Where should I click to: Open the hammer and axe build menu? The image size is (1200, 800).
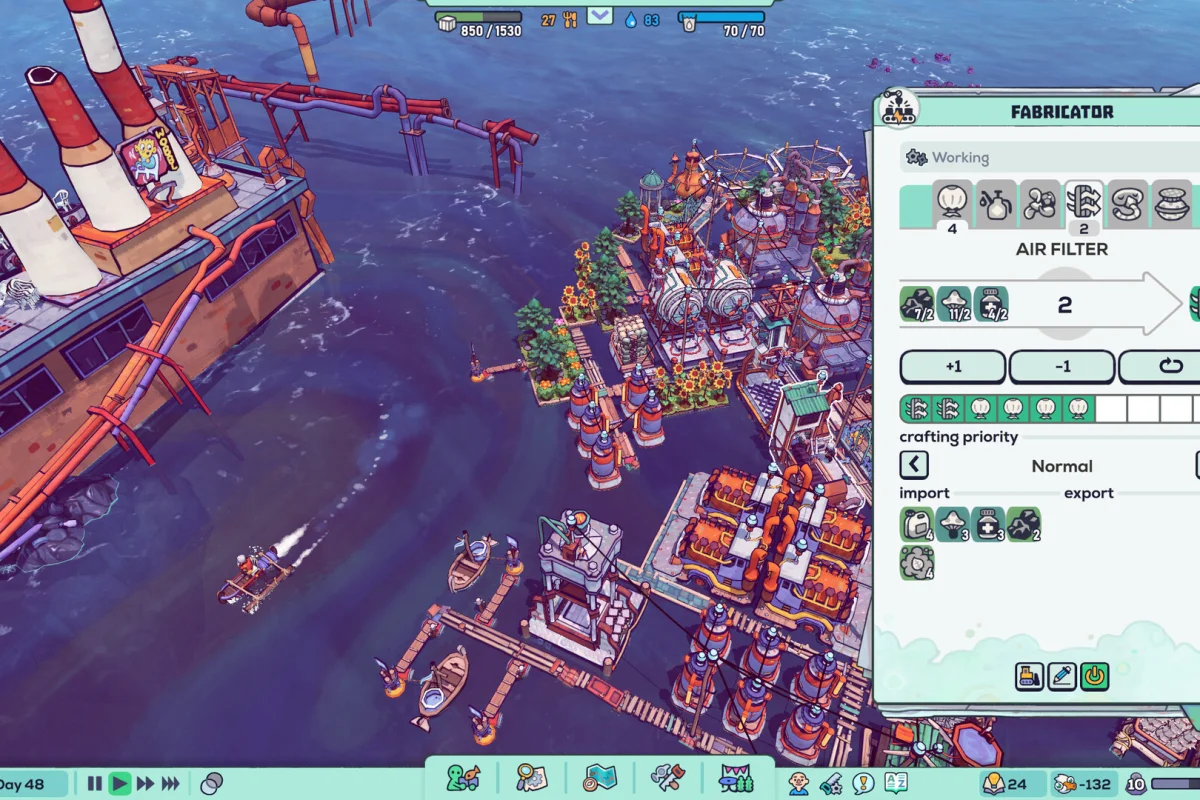667,778
